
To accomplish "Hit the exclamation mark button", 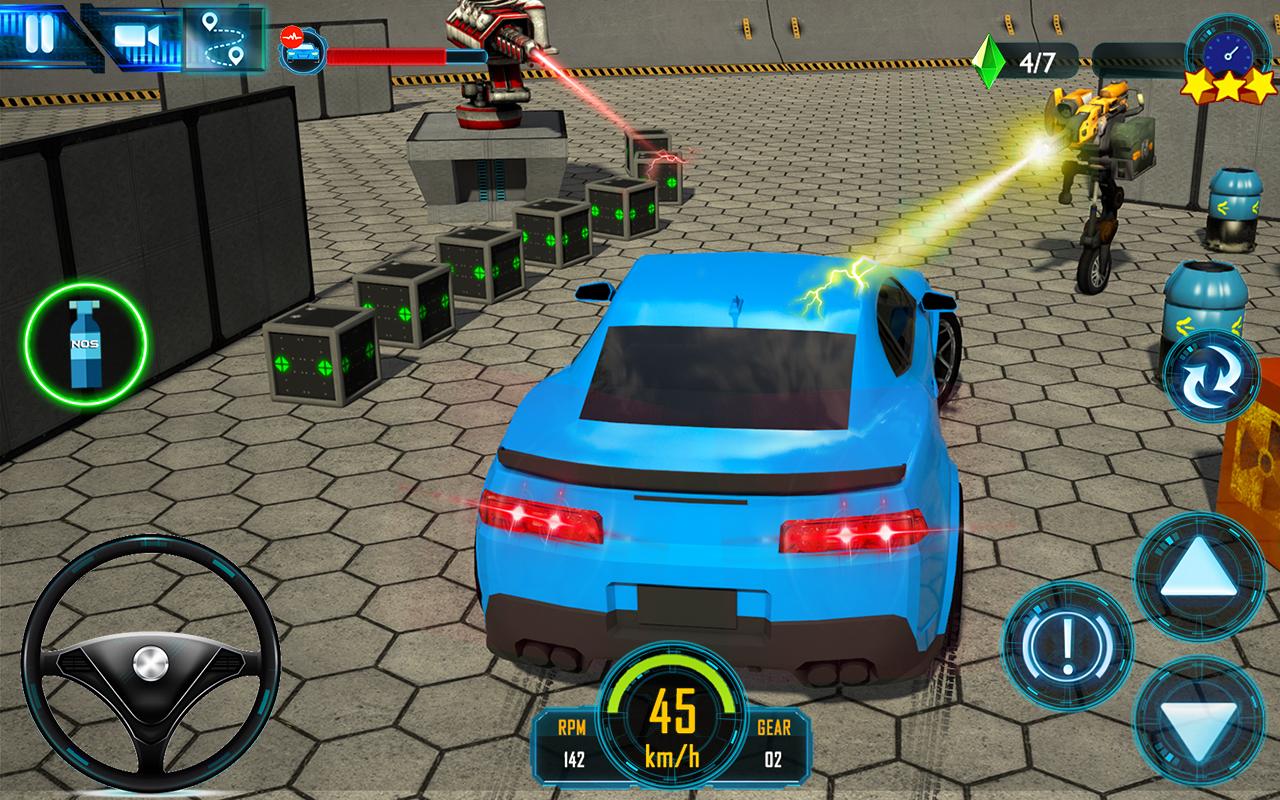I will click(1067, 645).
